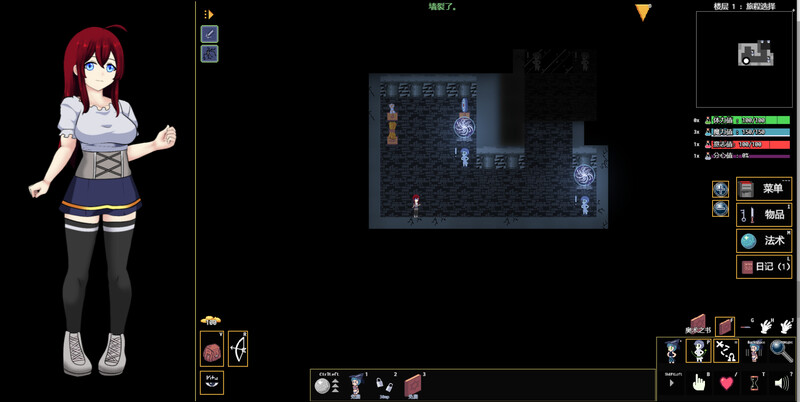This screenshot has width=800, height=402.
Task: Open the 法术 spells panel
Action: click(x=763, y=241)
